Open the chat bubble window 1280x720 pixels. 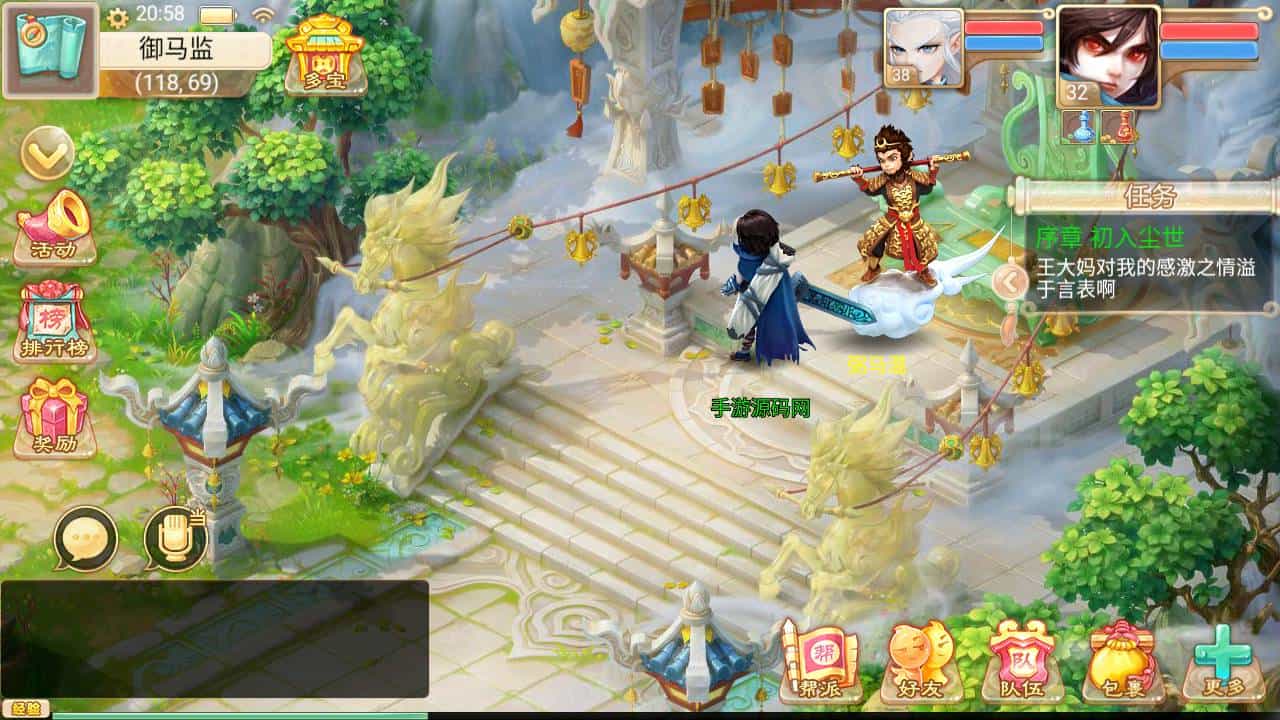[x=88, y=538]
